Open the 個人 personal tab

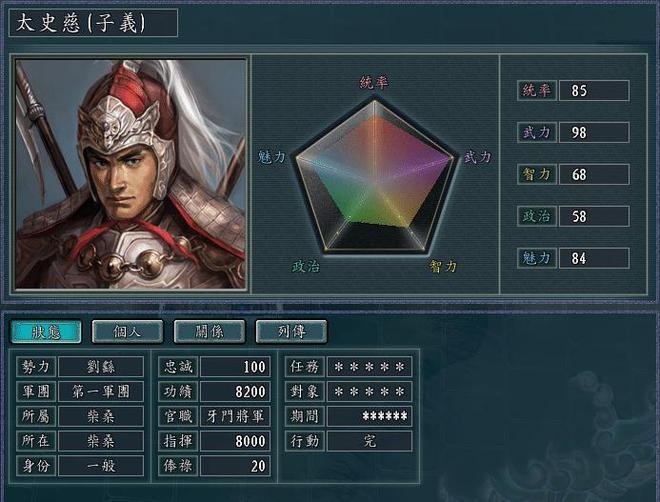click(x=128, y=332)
